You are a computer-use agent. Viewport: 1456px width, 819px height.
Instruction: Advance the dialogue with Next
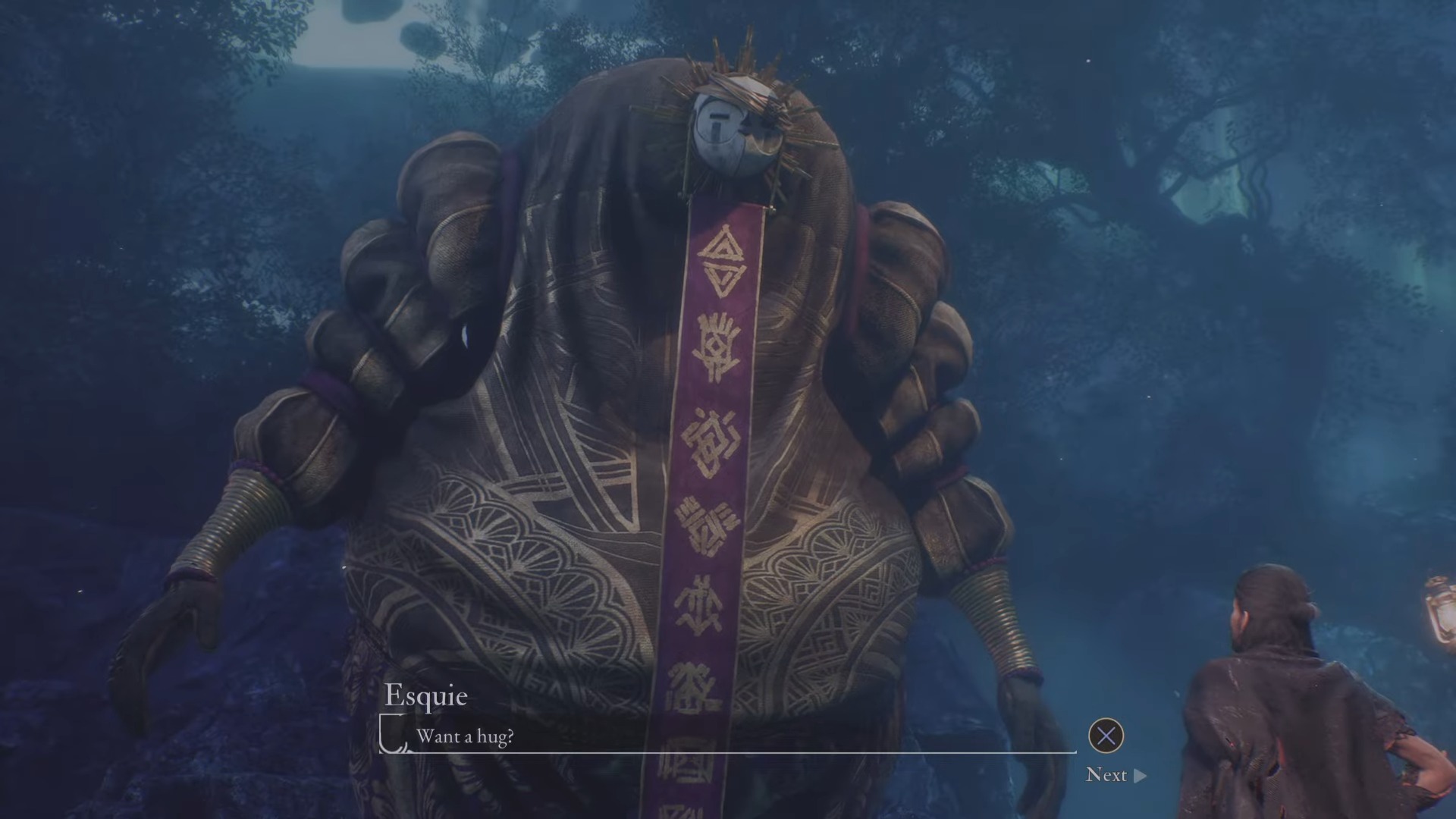pos(1116,774)
